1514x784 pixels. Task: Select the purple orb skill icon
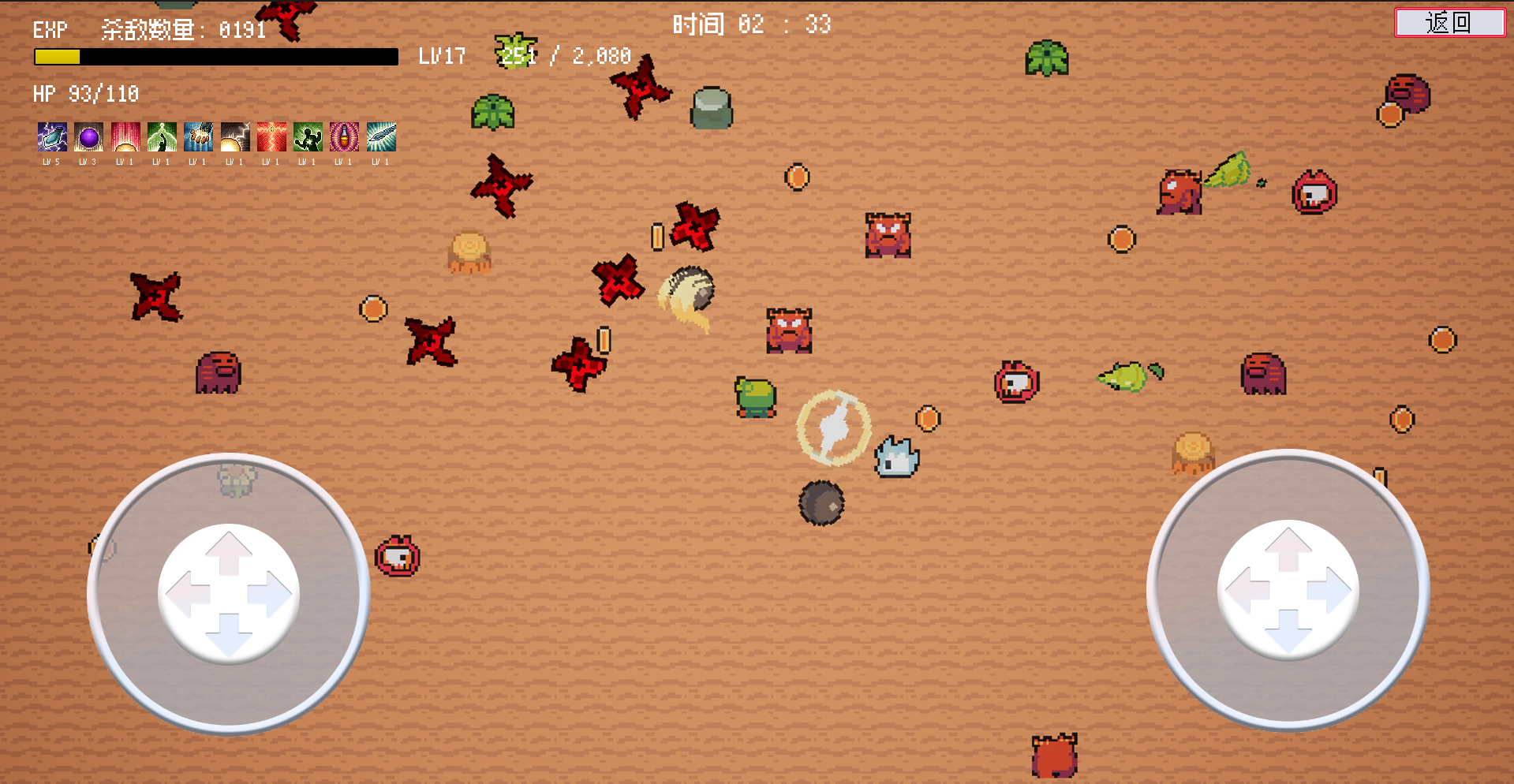click(89, 137)
